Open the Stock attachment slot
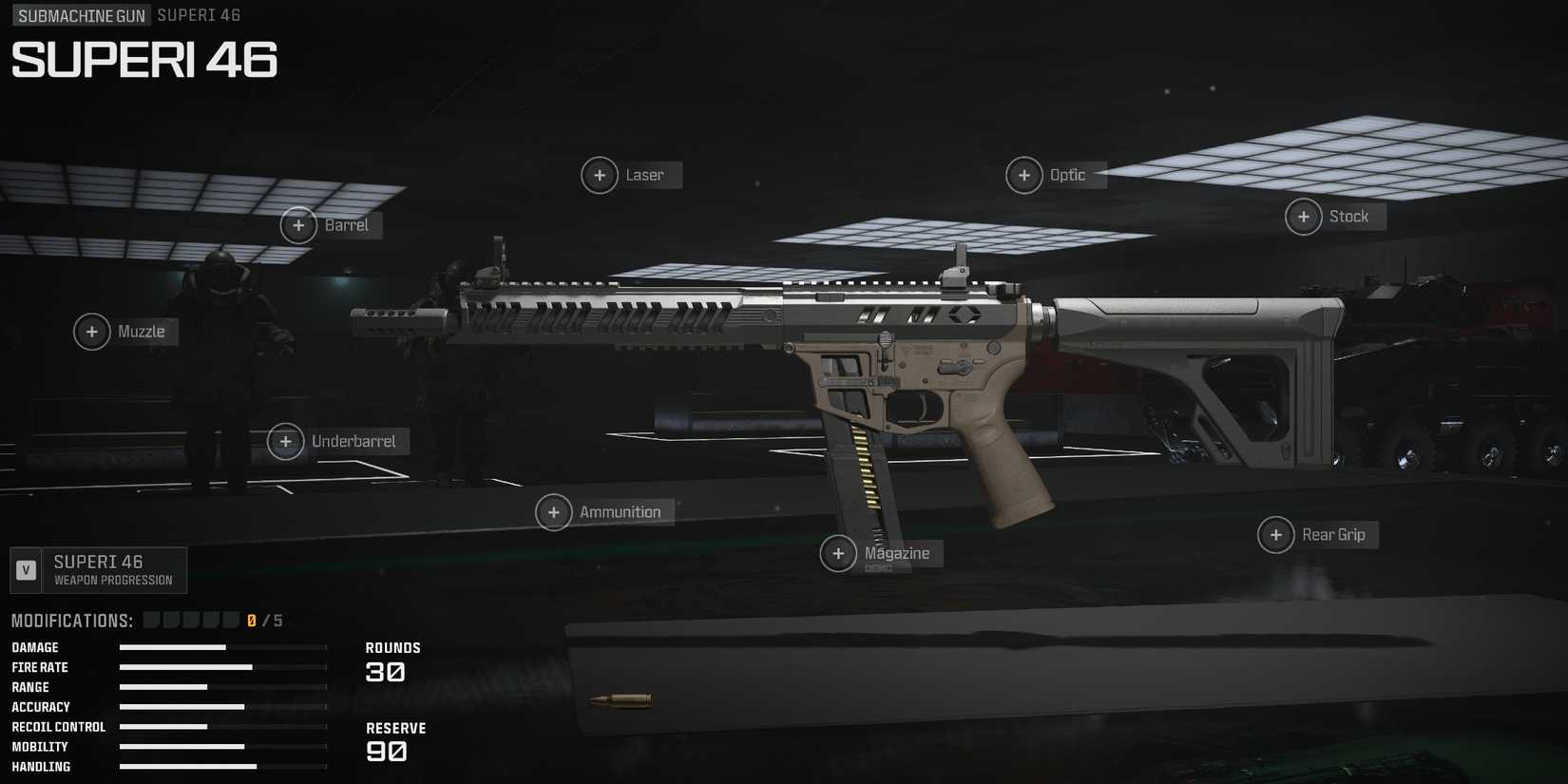 click(1303, 217)
